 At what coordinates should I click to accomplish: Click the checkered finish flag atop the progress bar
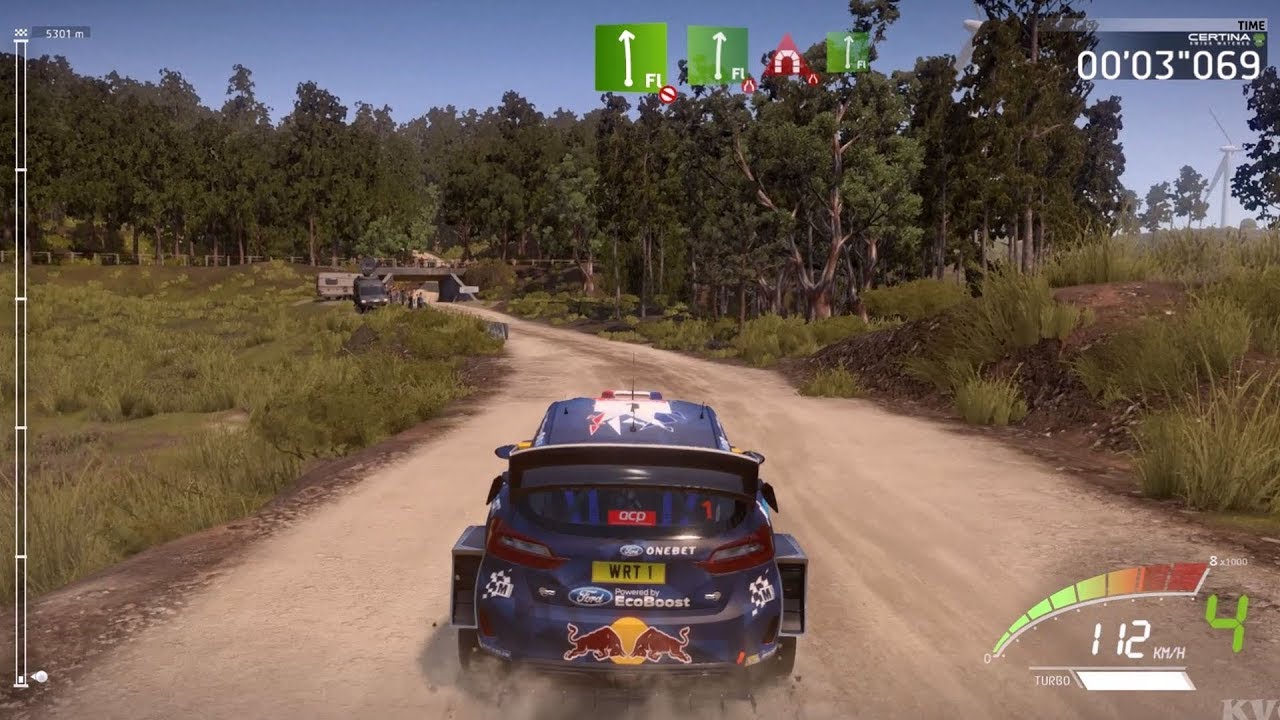point(21,33)
